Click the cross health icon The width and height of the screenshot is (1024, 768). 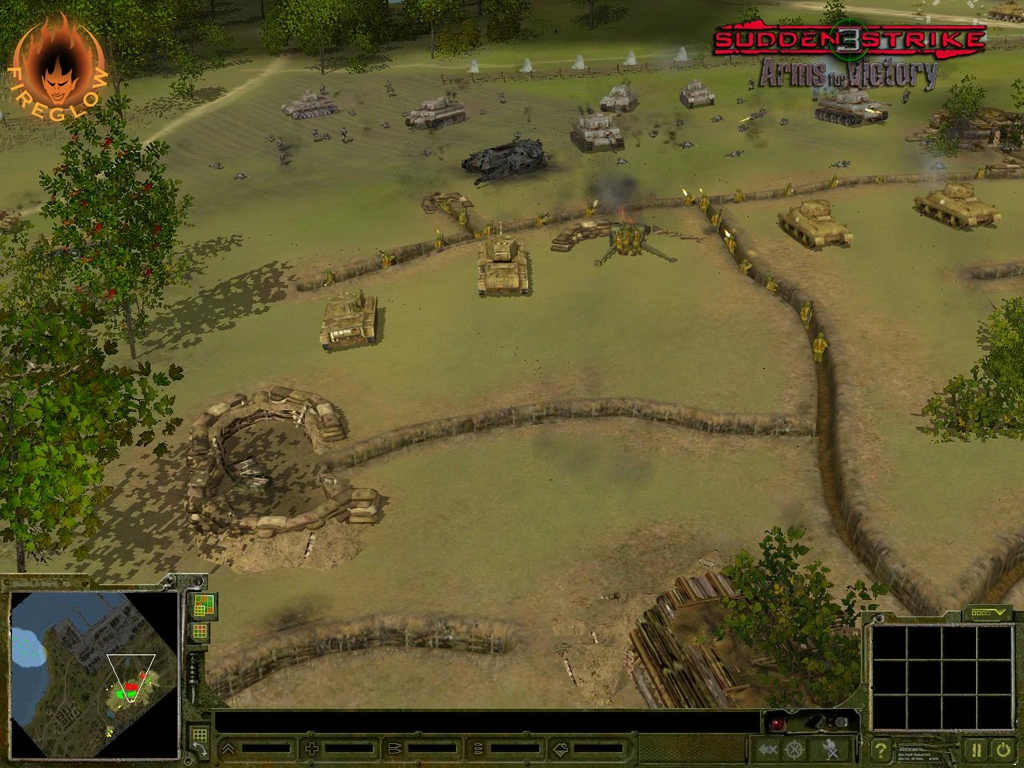(x=312, y=748)
